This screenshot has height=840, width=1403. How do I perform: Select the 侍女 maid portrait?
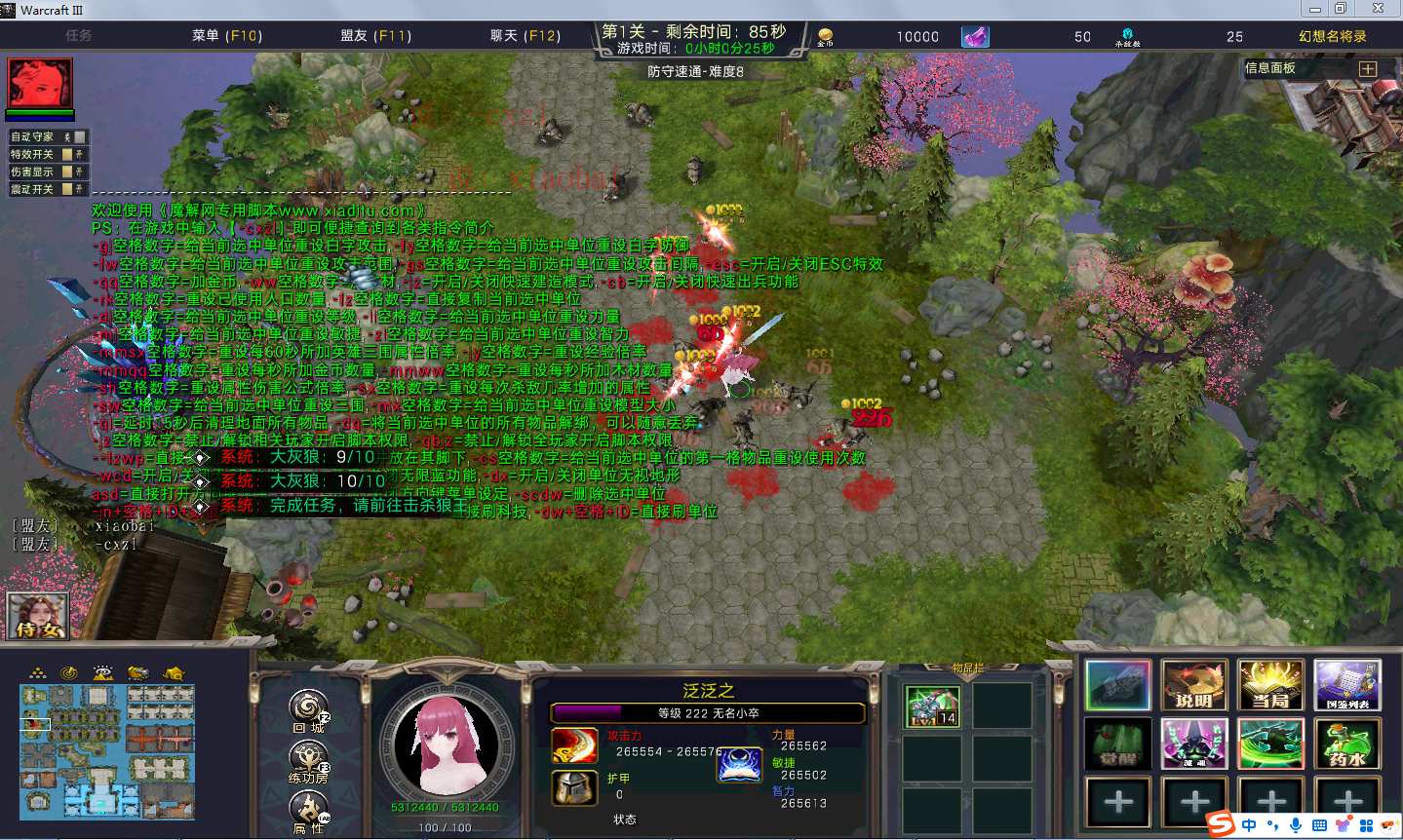pyautogui.click(x=38, y=616)
